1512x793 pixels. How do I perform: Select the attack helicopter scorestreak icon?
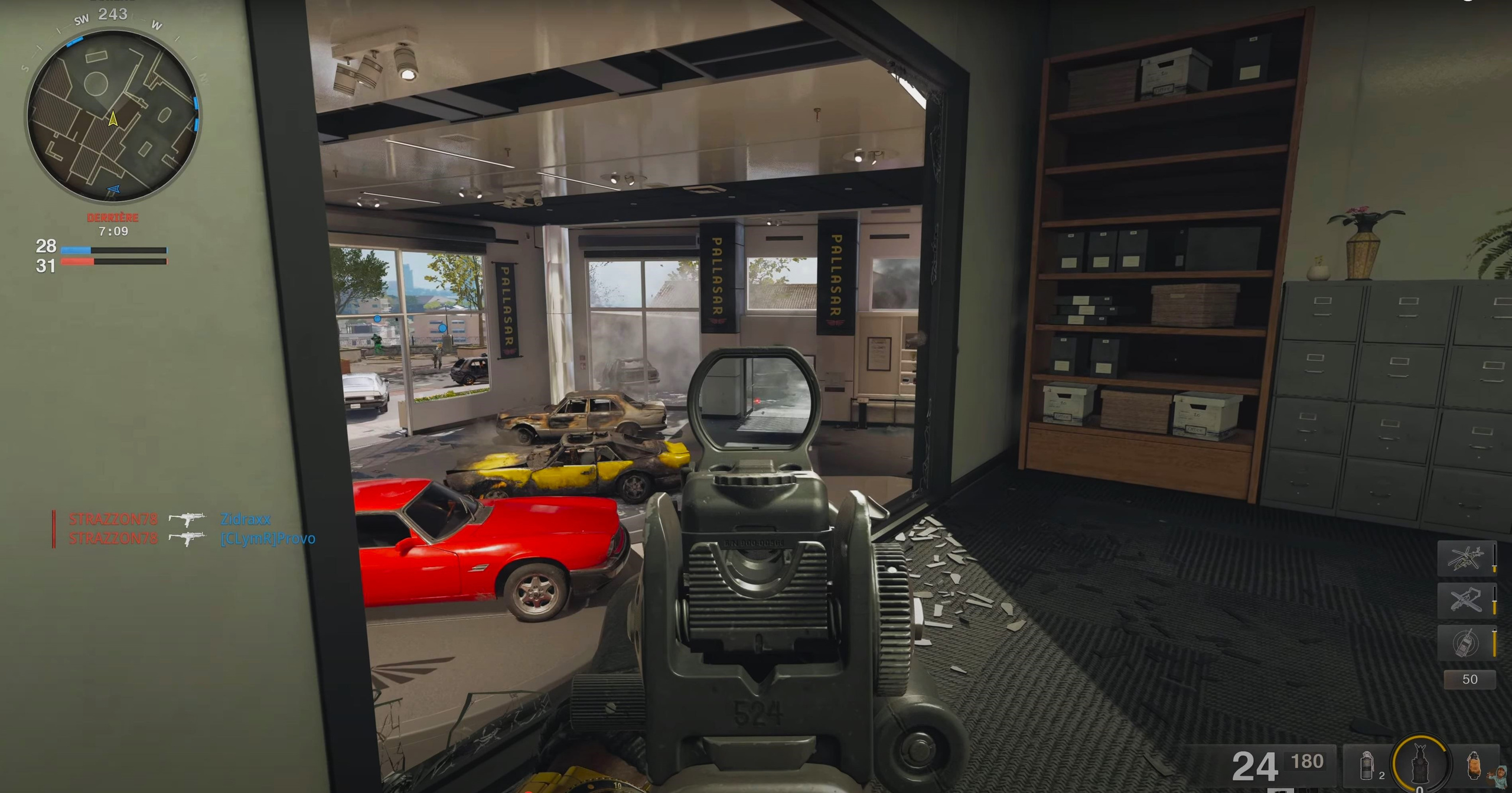(x=1466, y=558)
